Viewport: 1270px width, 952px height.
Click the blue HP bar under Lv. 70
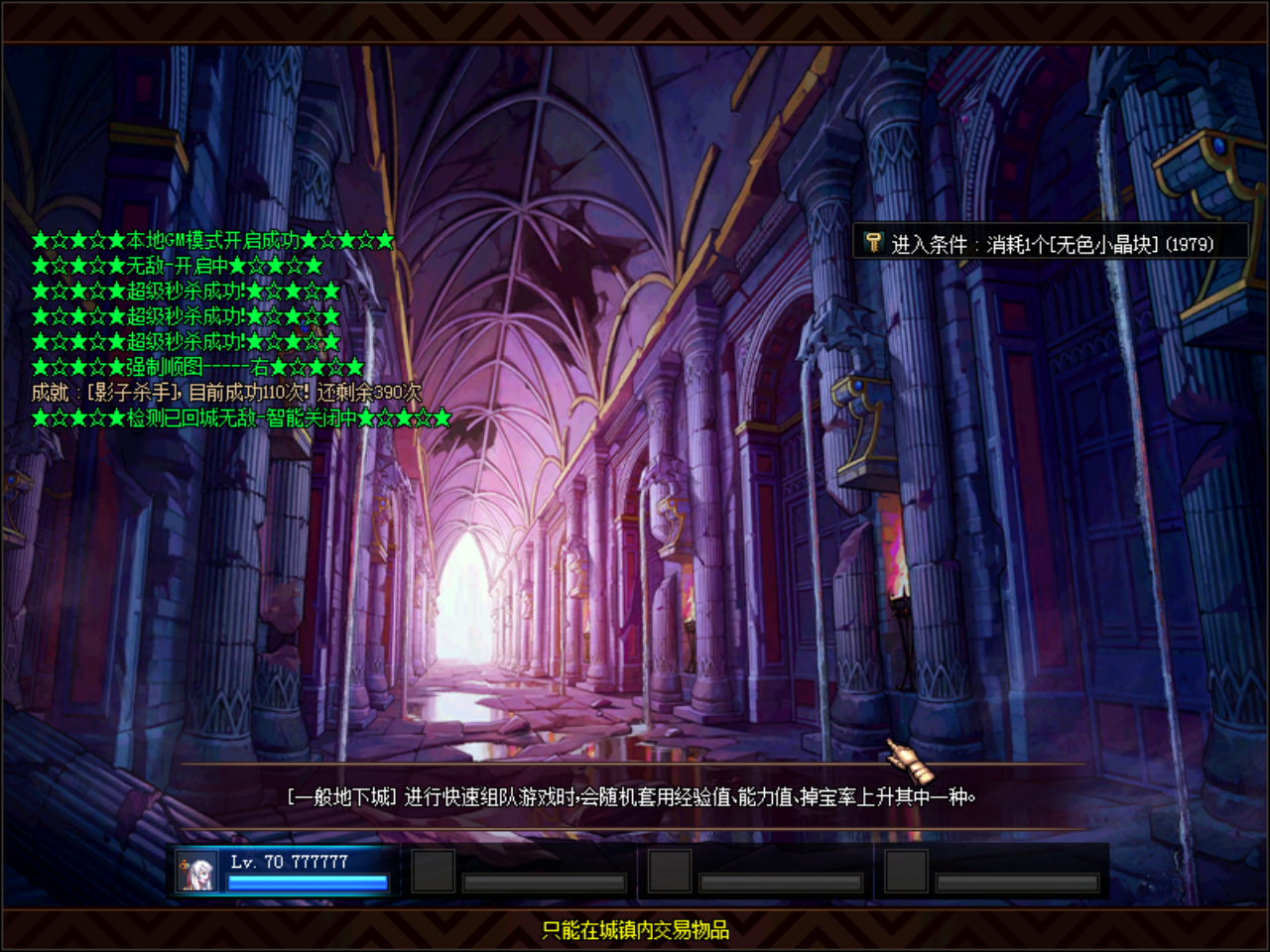[308, 881]
